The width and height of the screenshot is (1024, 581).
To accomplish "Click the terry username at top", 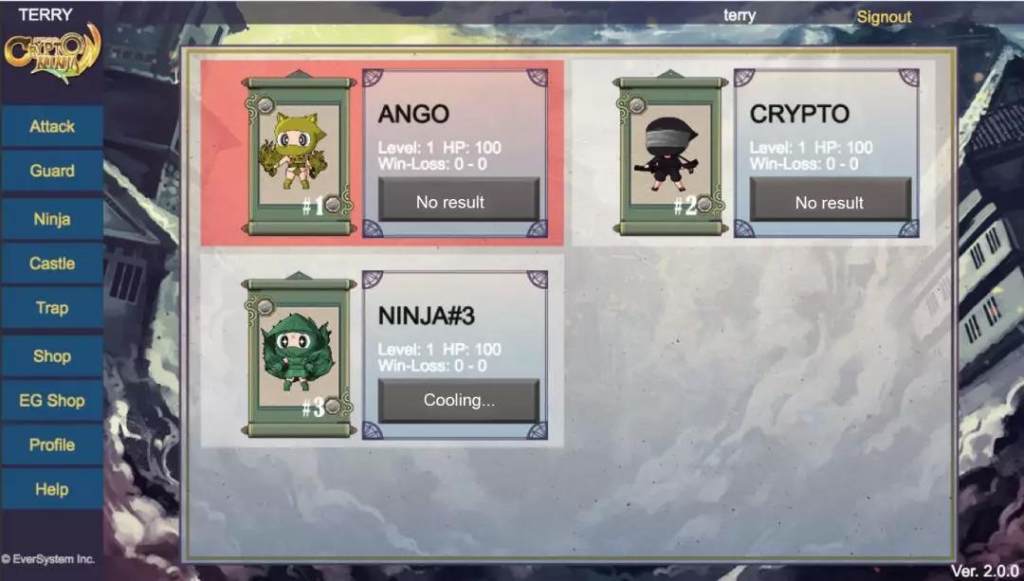I will (x=739, y=16).
